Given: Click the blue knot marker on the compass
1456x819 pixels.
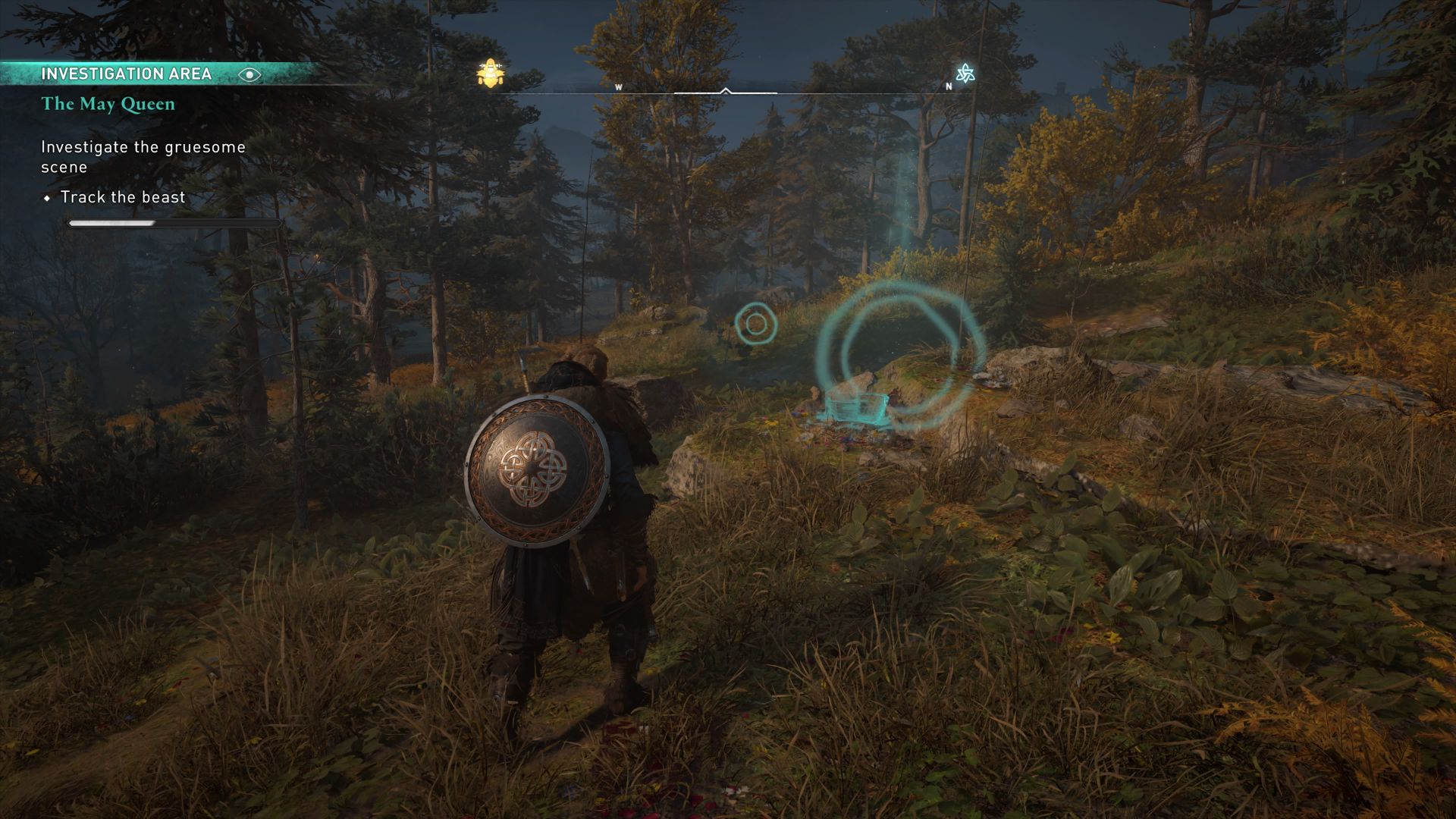Looking at the screenshot, I should (x=965, y=74).
